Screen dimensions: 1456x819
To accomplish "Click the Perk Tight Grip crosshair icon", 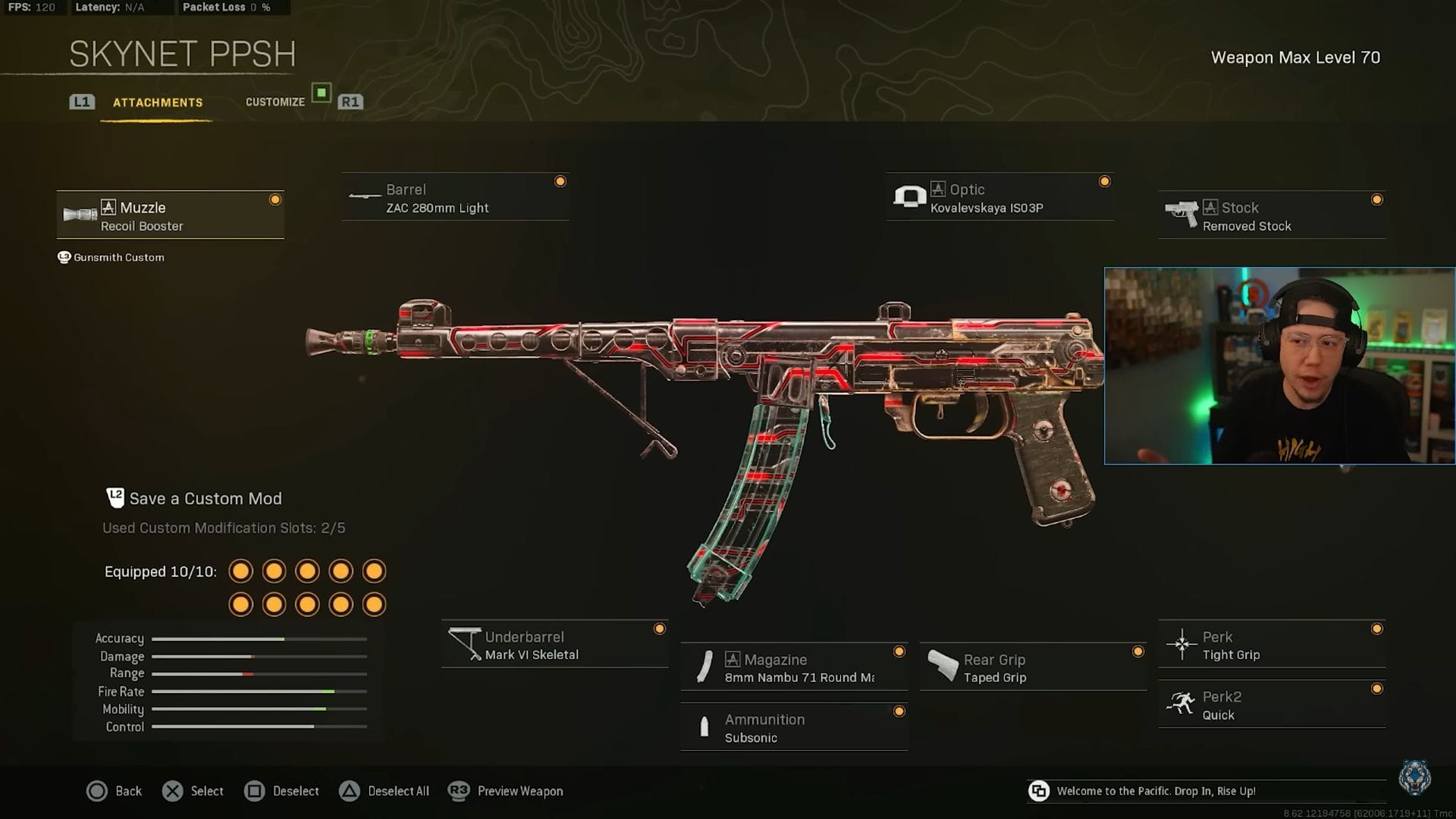I will click(x=1181, y=644).
